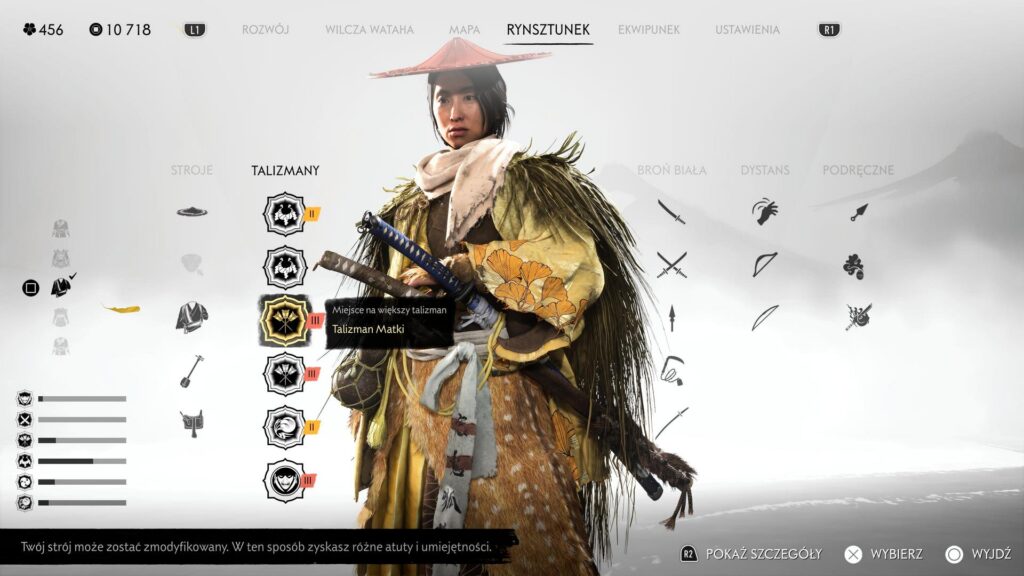Choose the kunai icon under Podręczne
This screenshot has width=1024, height=576.
[859, 211]
